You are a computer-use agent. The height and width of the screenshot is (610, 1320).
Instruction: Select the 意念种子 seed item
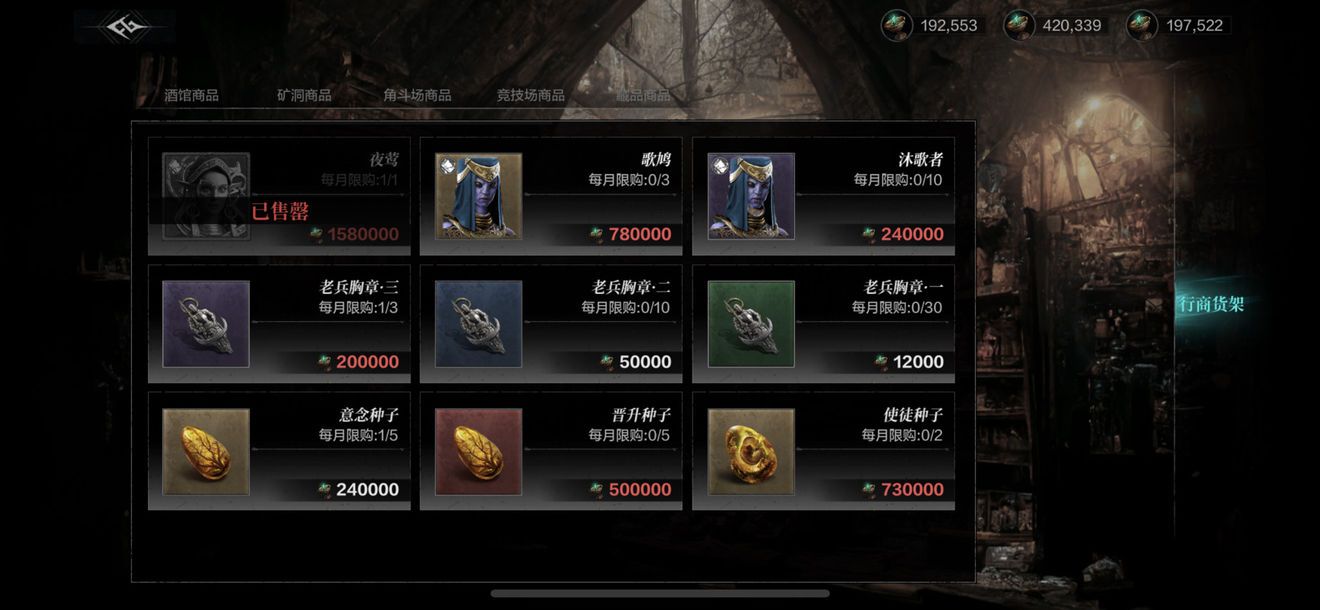pos(279,451)
